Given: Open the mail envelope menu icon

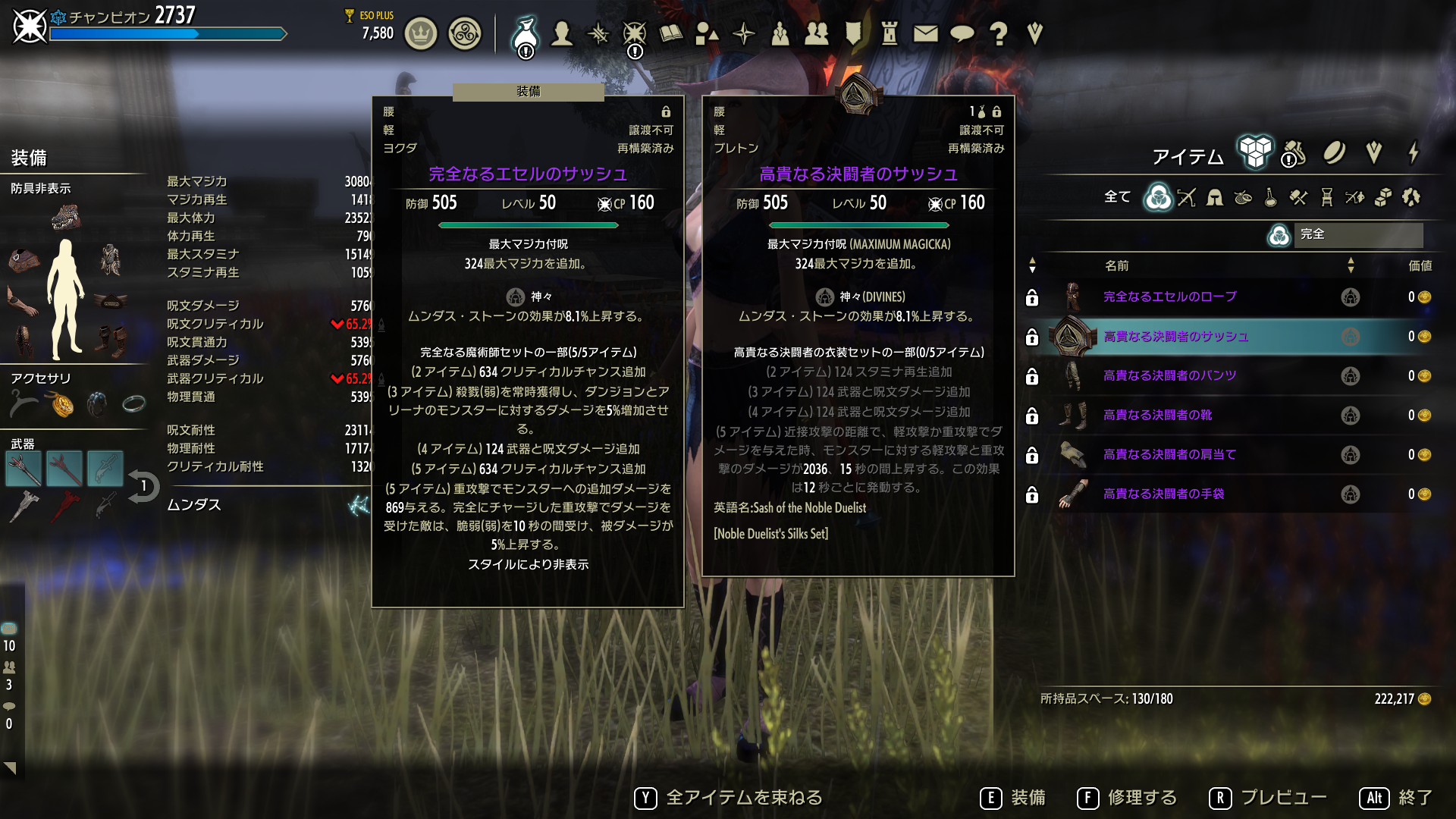Looking at the screenshot, I should coord(925,33).
